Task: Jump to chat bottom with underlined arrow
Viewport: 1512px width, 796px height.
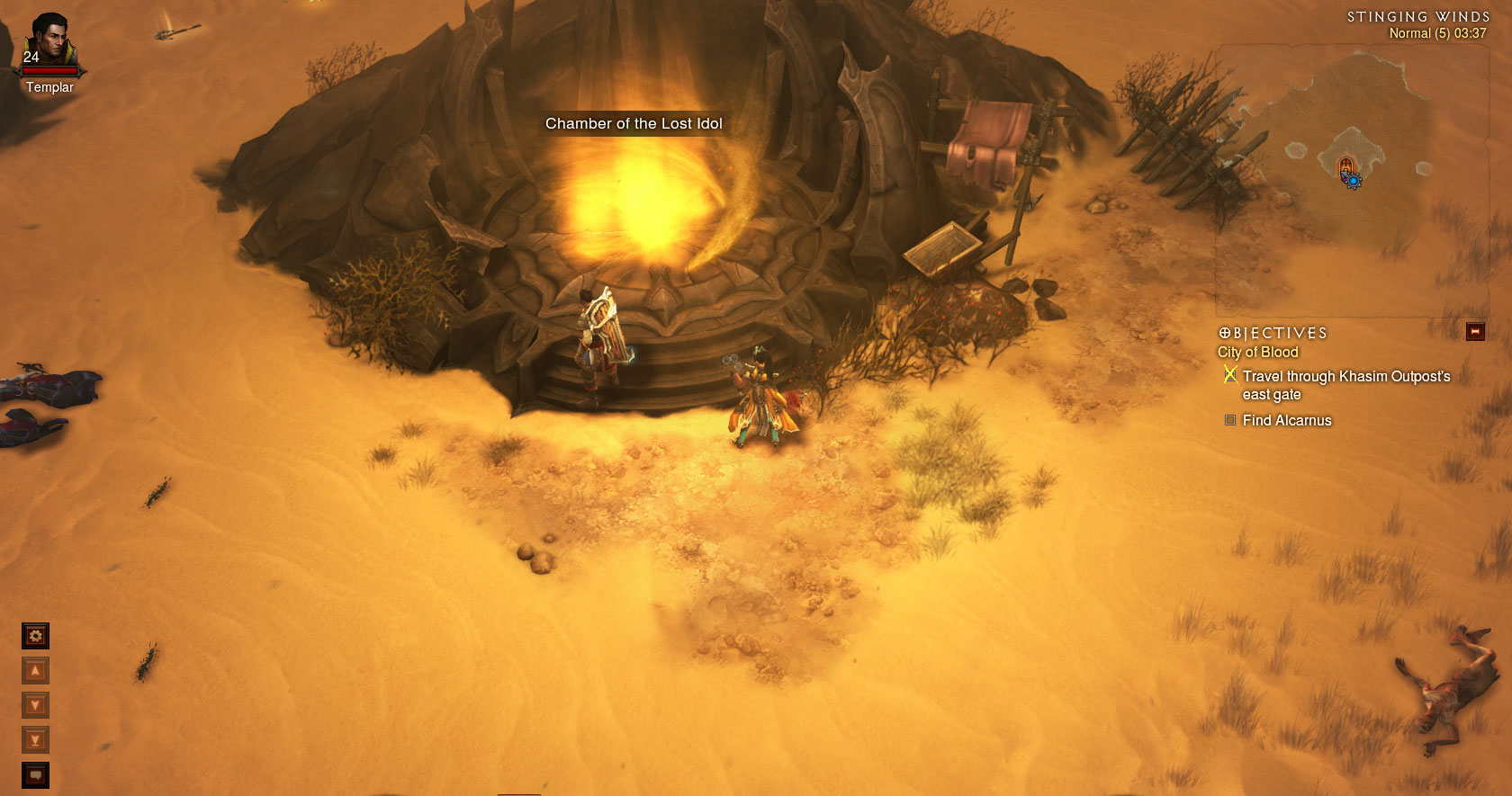Action: (35, 740)
